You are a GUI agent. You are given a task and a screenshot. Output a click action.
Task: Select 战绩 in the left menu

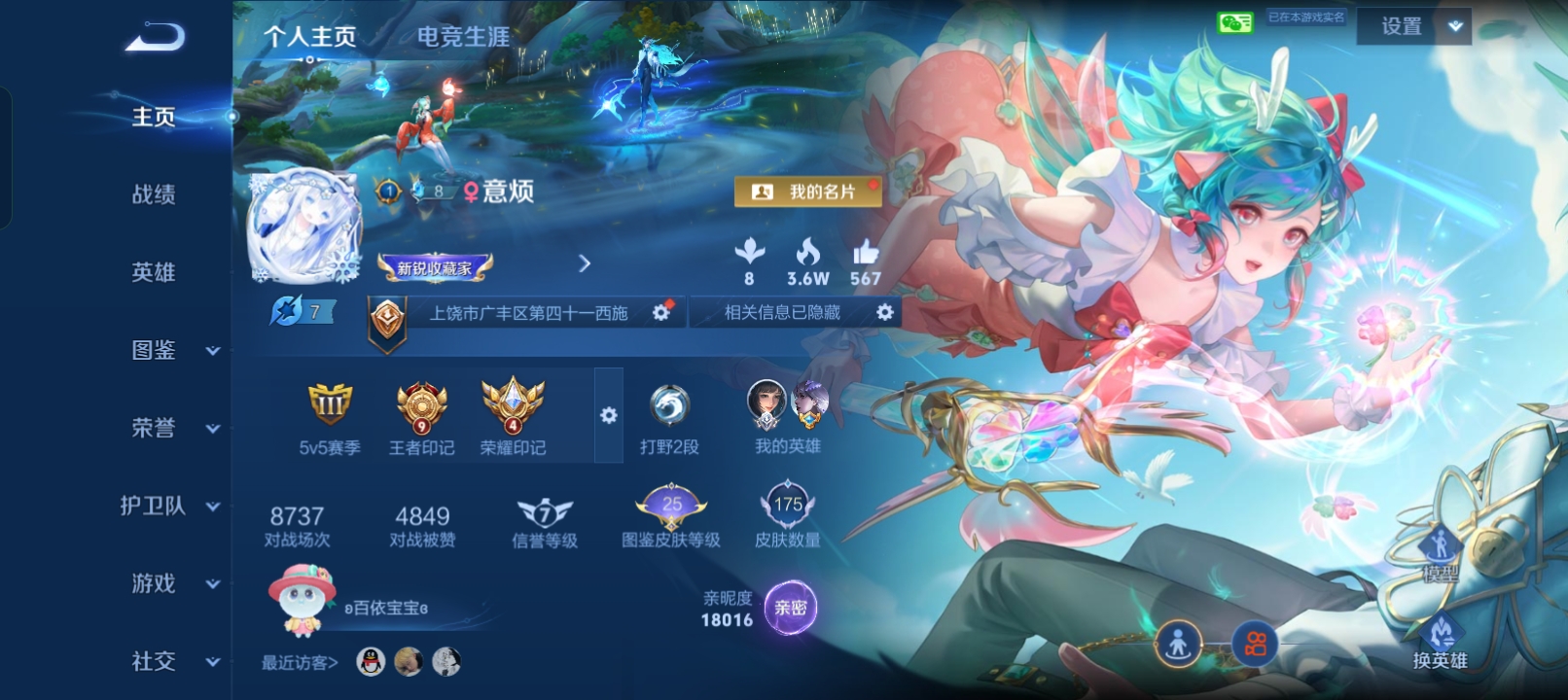pos(156,194)
